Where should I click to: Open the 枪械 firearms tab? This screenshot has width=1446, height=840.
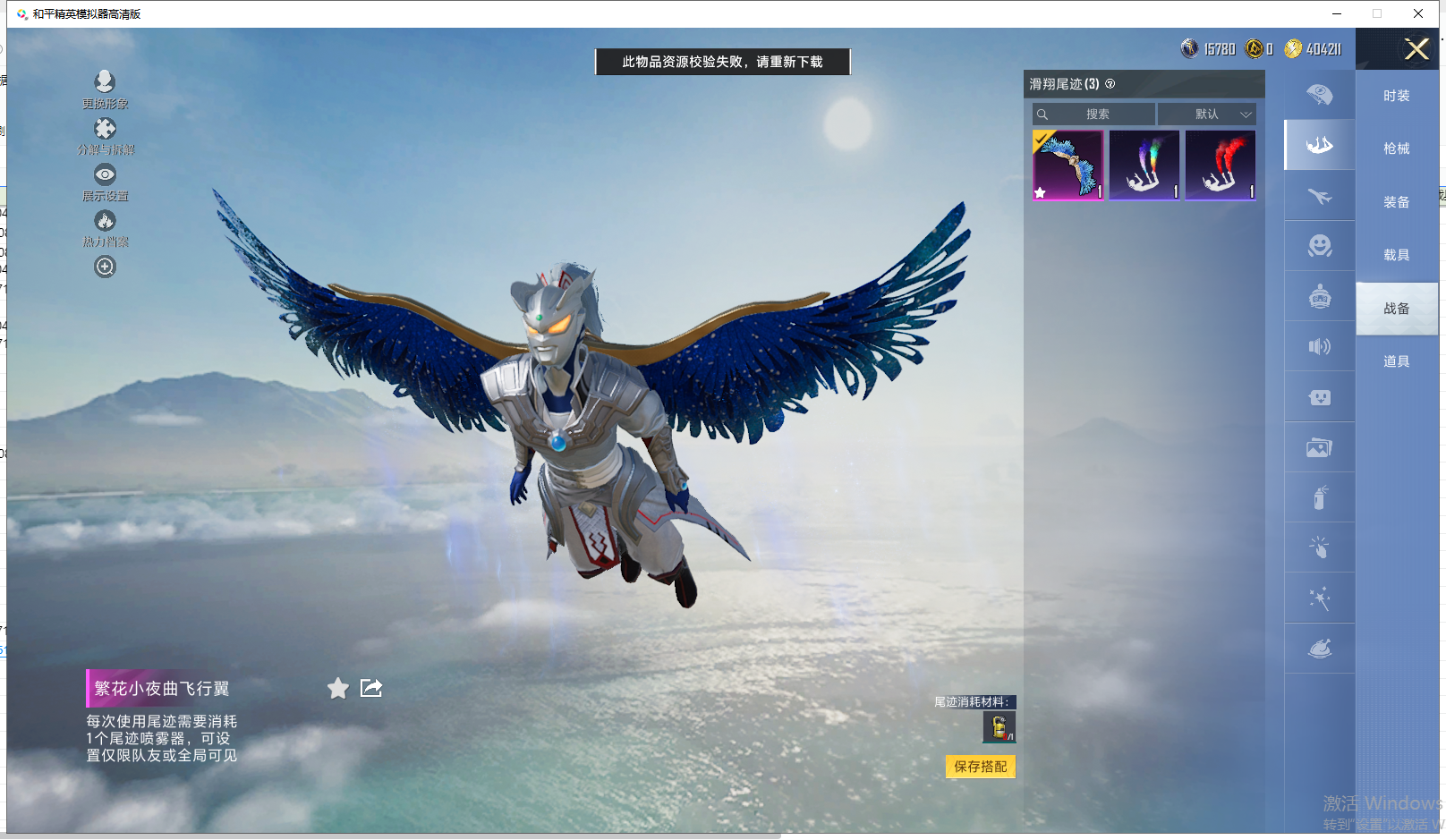(x=1396, y=148)
